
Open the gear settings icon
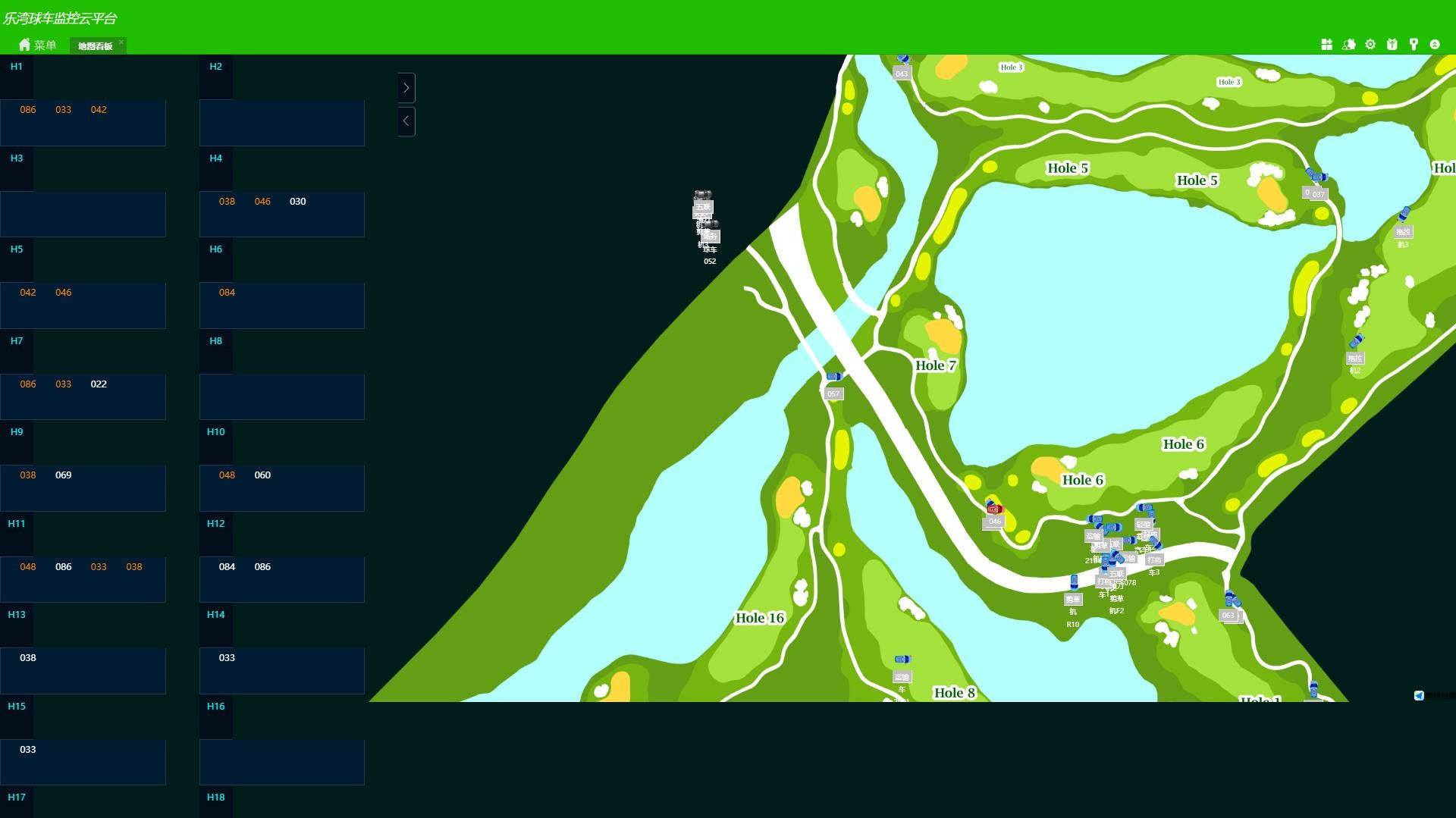click(x=1370, y=45)
